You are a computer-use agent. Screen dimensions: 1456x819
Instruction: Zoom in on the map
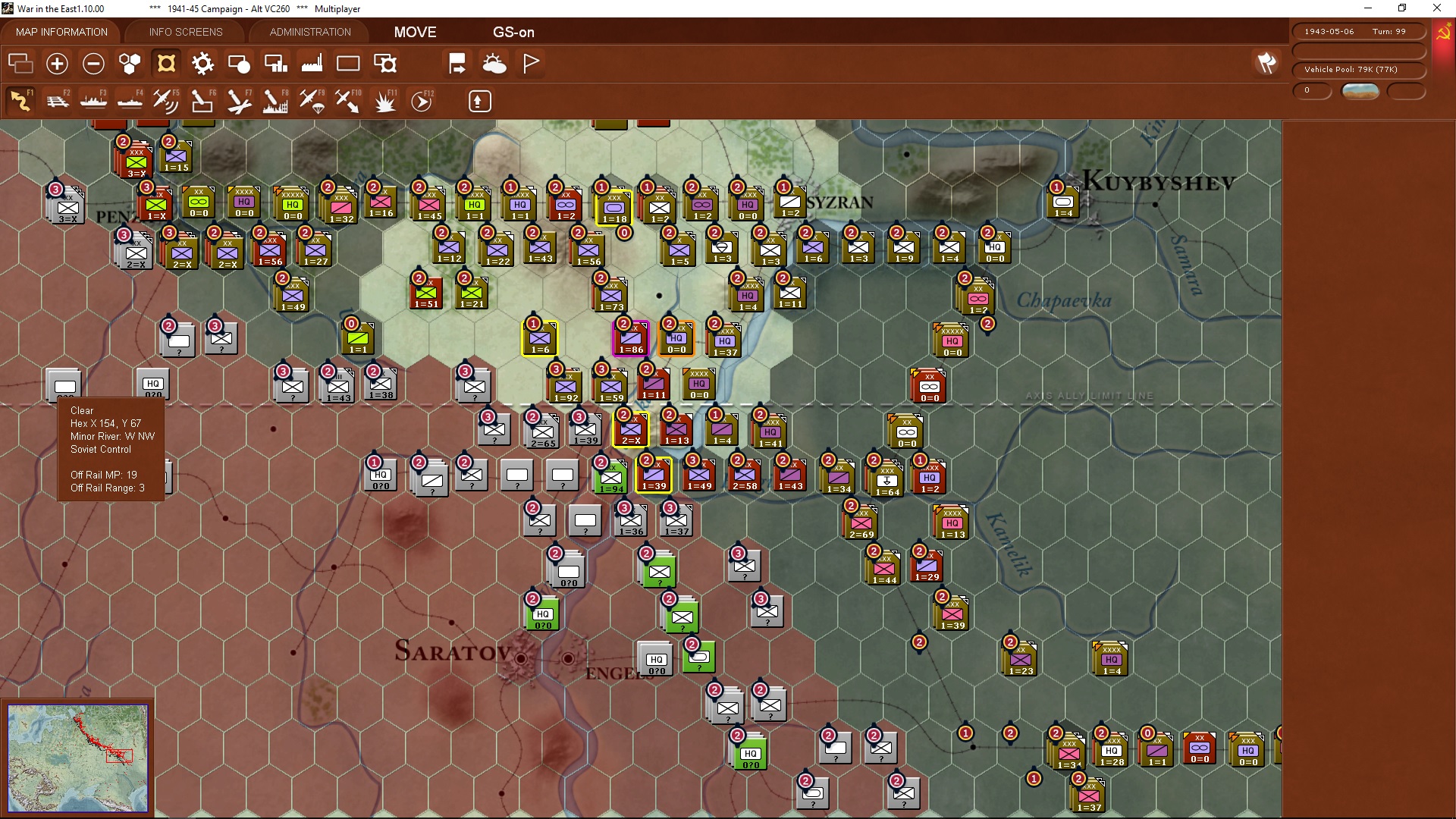click(x=57, y=64)
